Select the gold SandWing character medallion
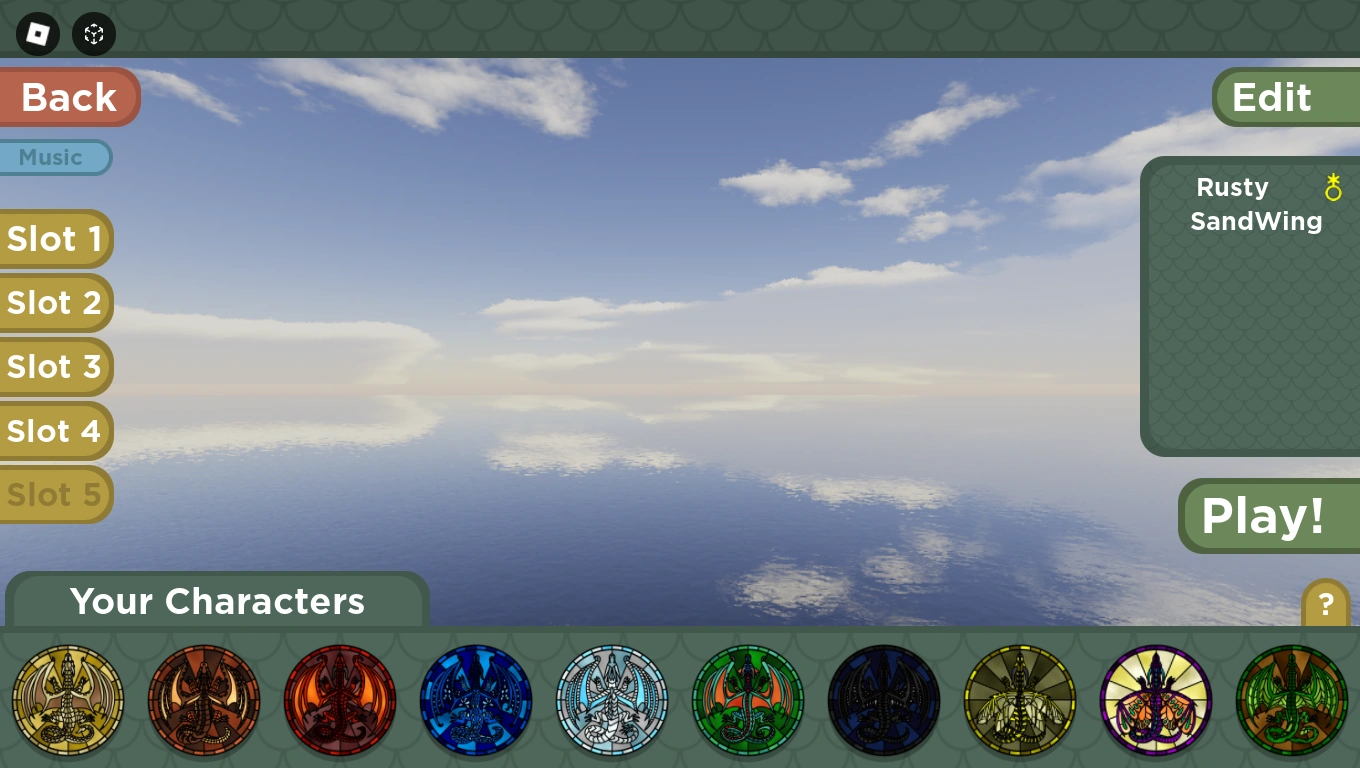This screenshot has height=768, width=1360. coord(68,700)
